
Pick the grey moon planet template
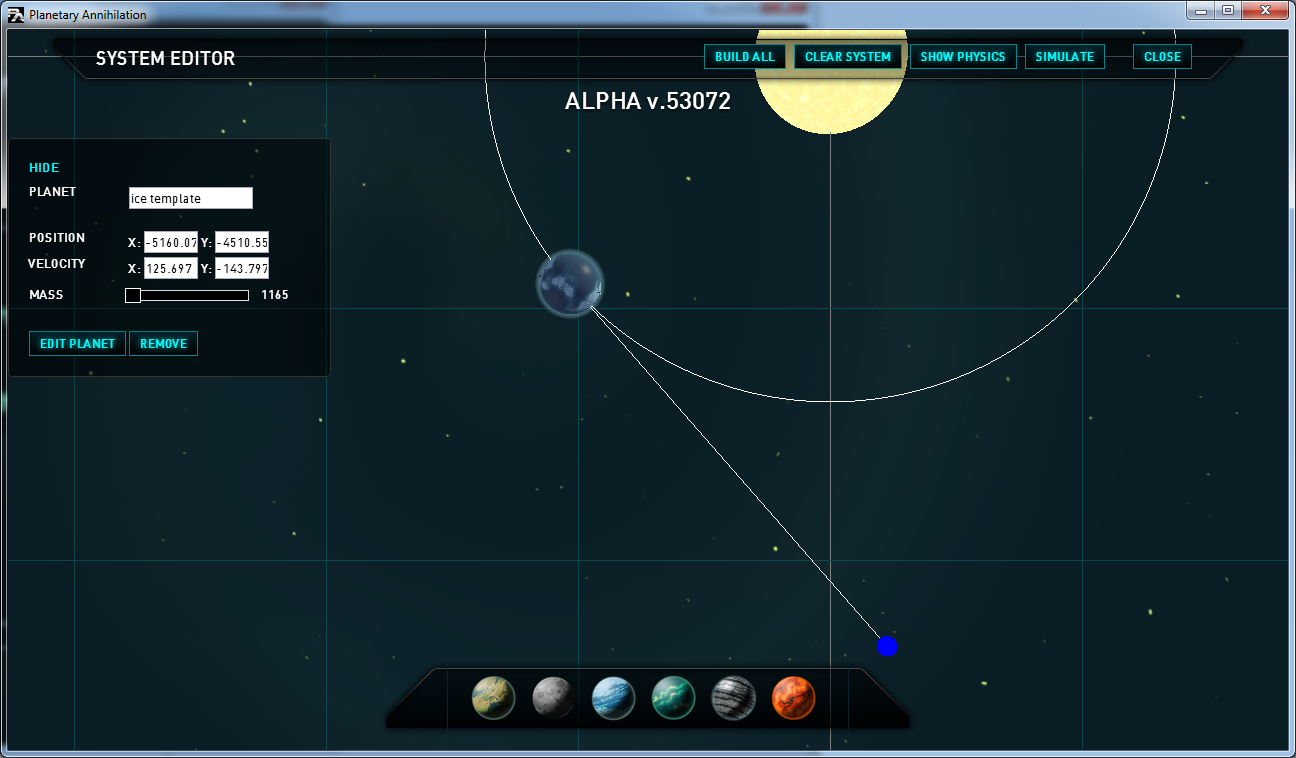pyautogui.click(x=553, y=698)
